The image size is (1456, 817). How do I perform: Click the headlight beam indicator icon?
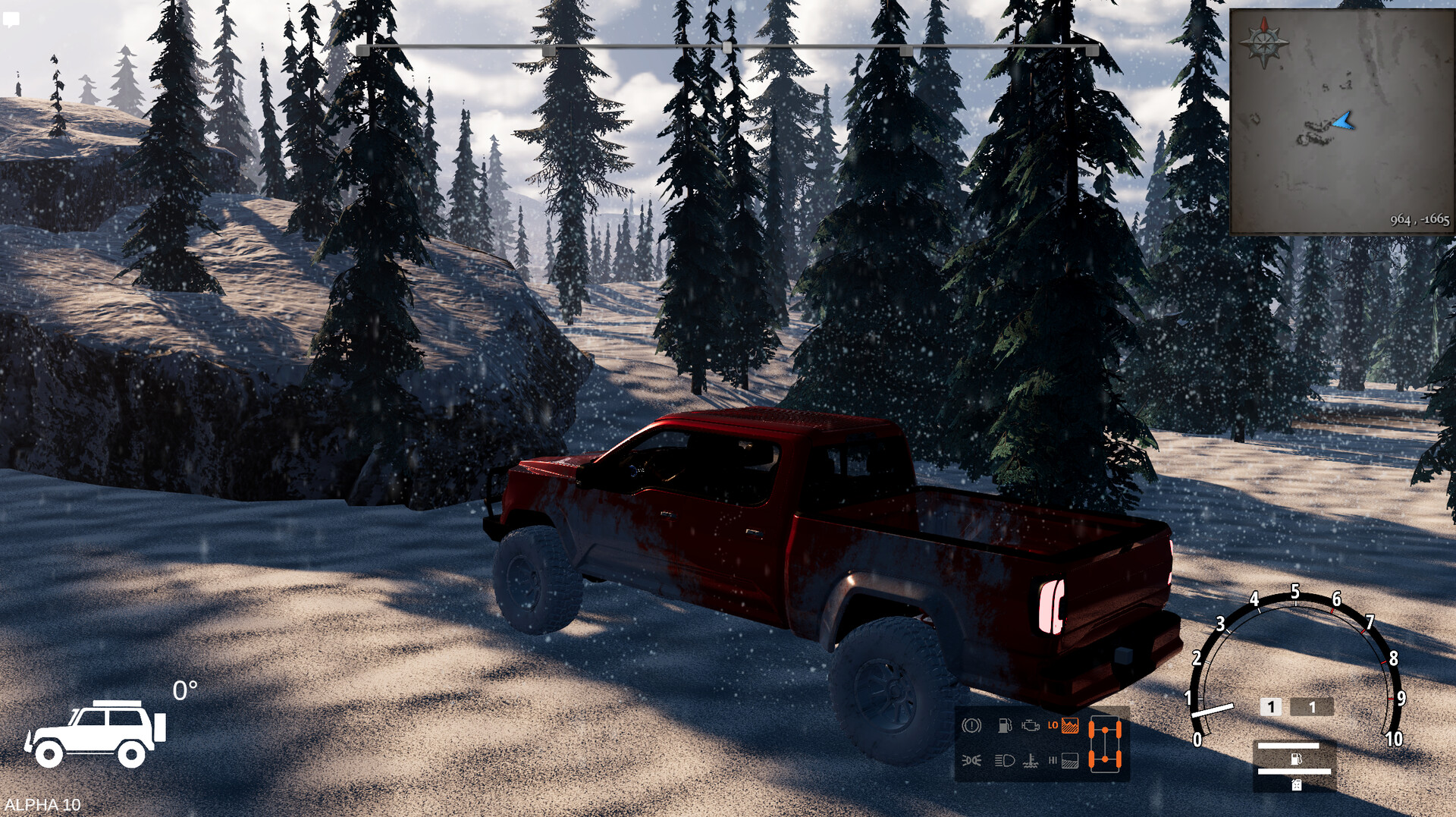click(x=1004, y=761)
